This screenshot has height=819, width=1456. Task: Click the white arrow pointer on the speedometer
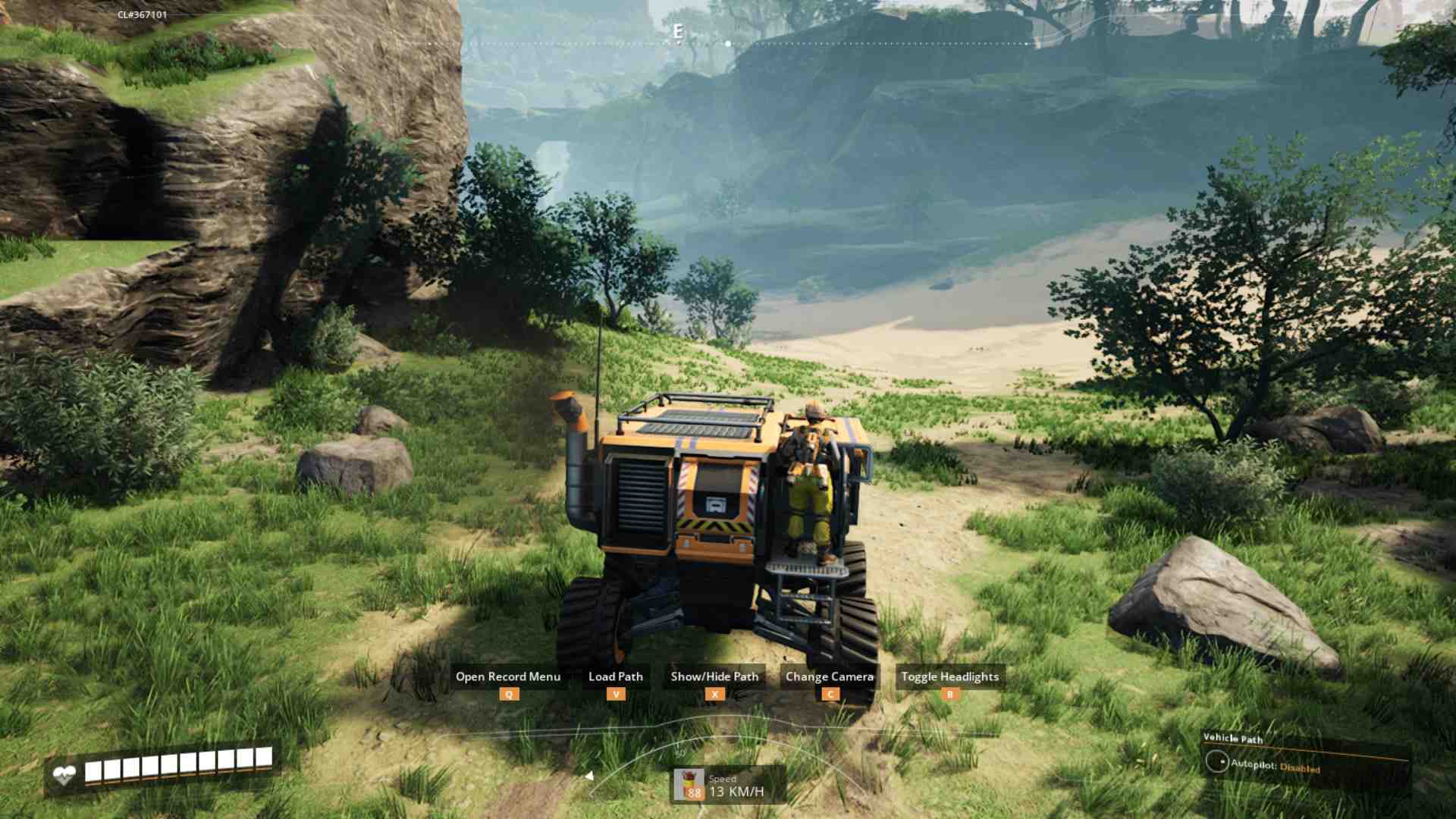[x=589, y=775]
